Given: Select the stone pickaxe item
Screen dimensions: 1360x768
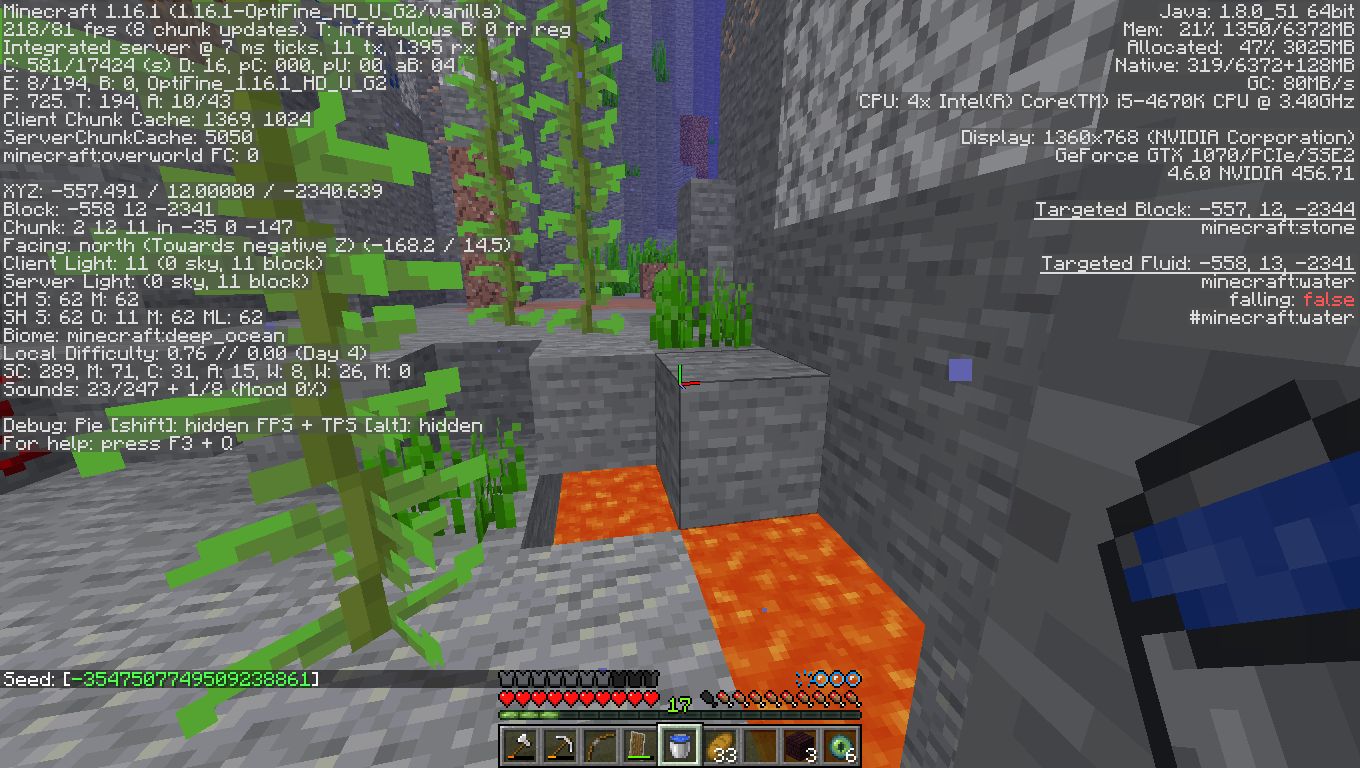Looking at the screenshot, I should pos(562,745).
